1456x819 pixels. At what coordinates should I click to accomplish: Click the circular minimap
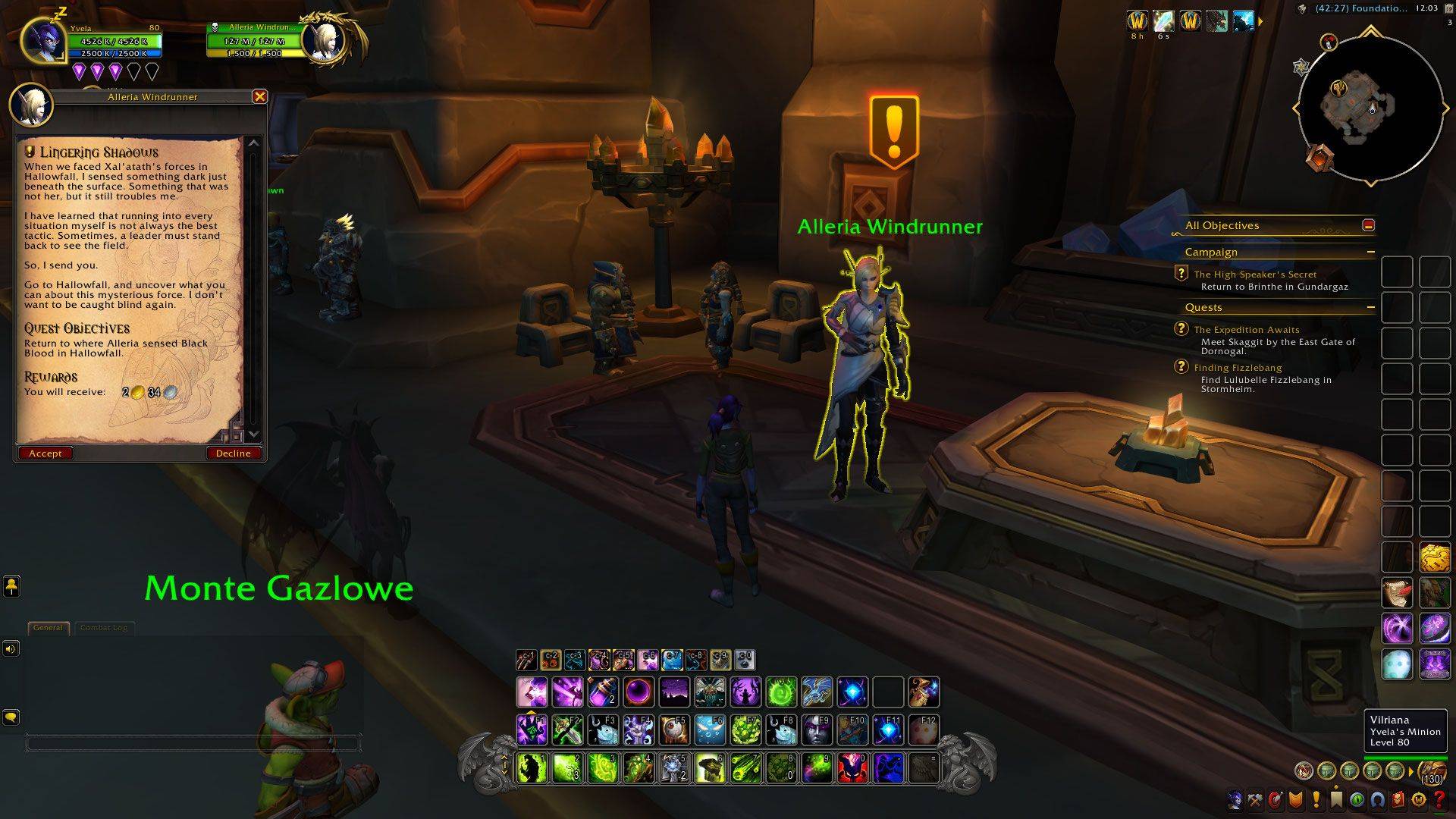pyautogui.click(x=1370, y=110)
